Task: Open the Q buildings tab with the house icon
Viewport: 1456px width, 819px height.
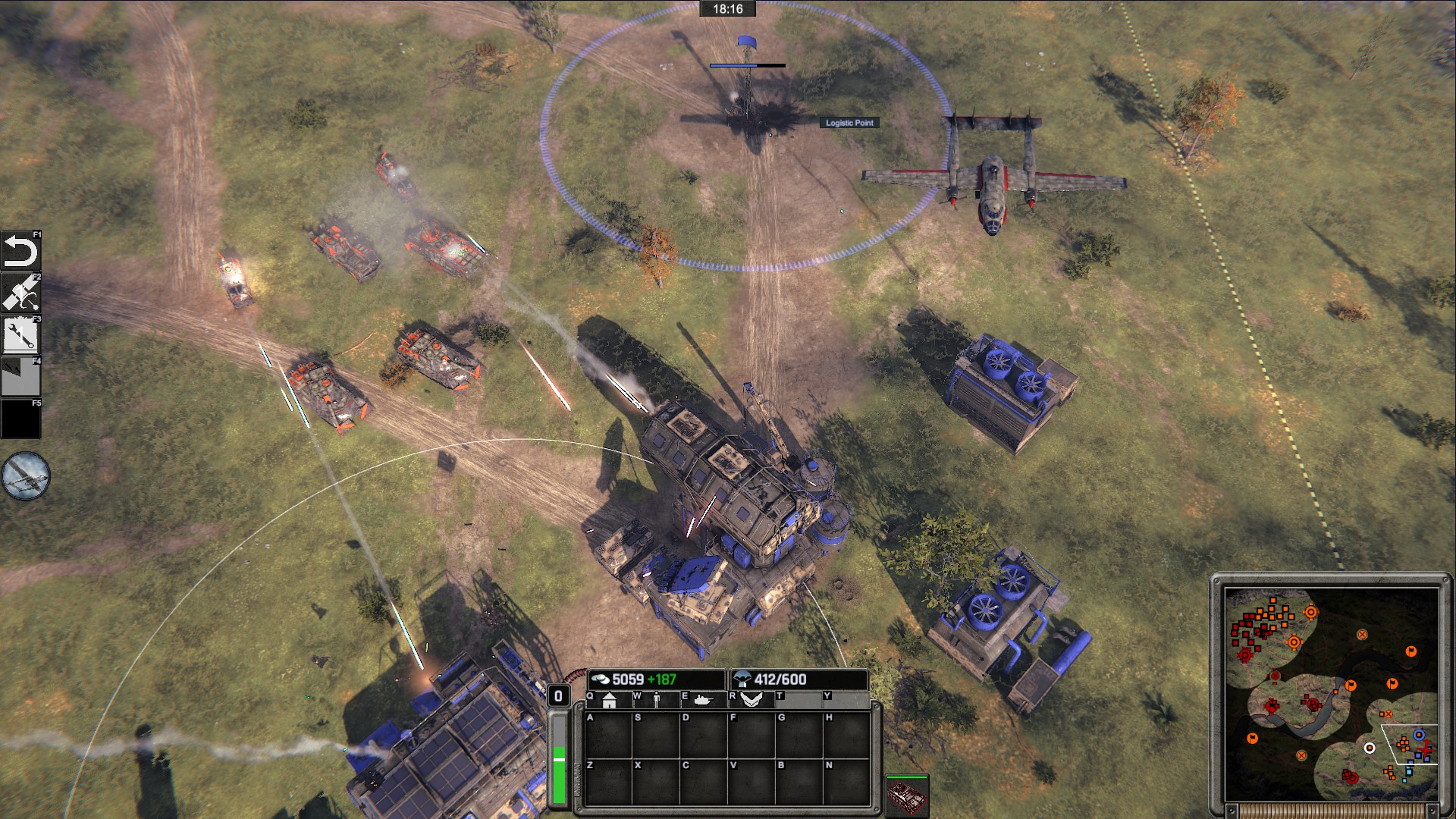Action: click(610, 700)
